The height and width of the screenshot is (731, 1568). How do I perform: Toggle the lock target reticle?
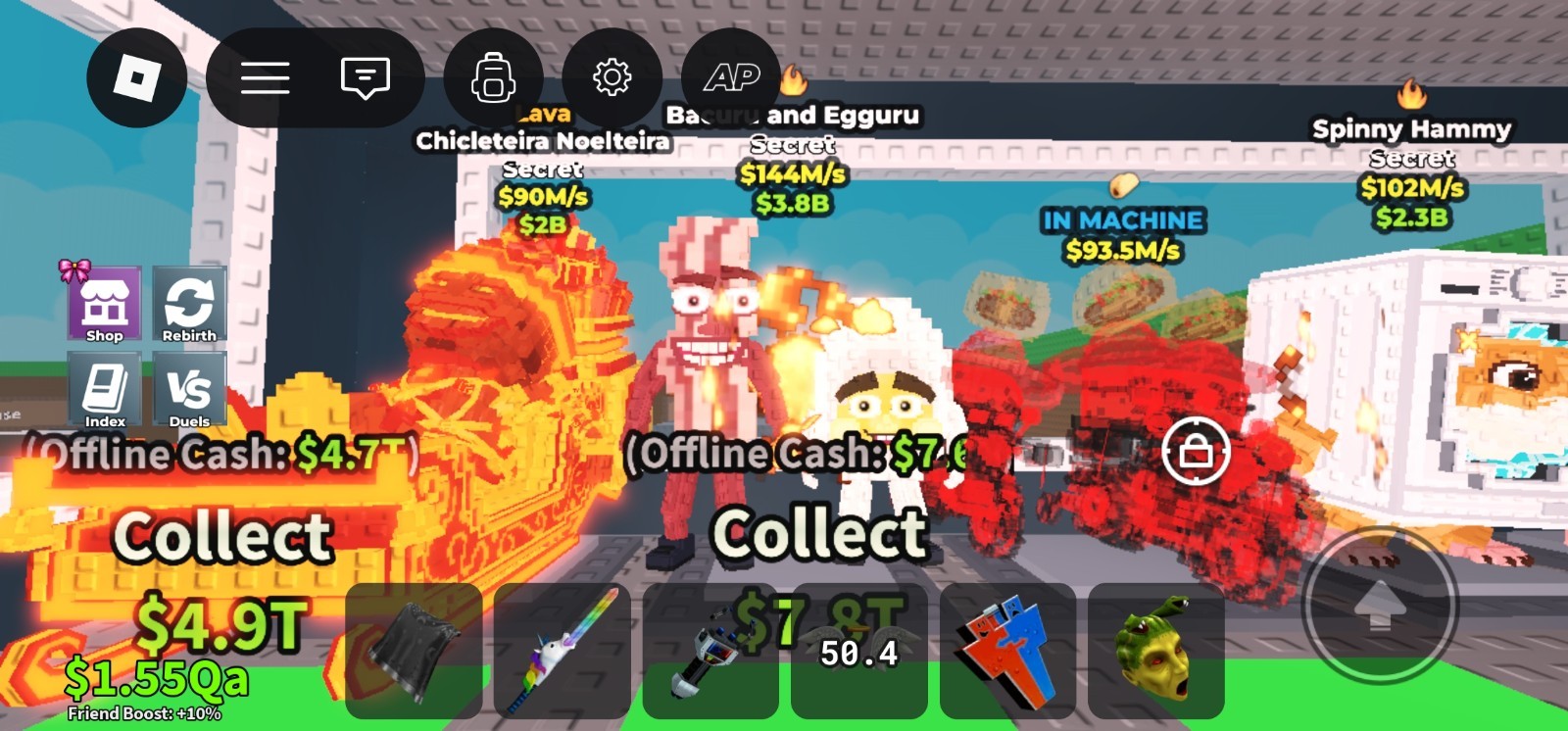tap(1198, 452)
